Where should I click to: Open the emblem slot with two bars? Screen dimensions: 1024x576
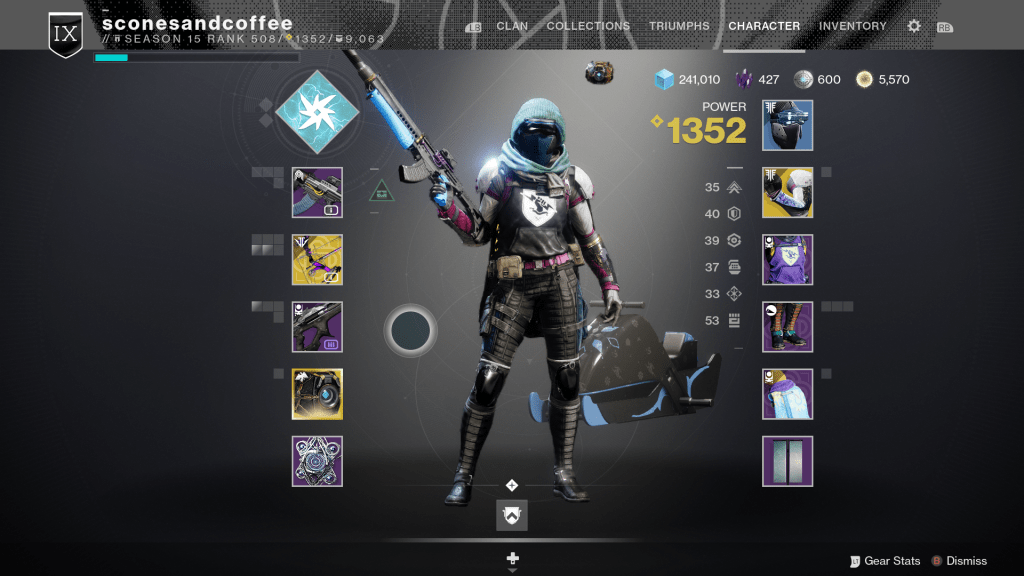tap(787, 461)
